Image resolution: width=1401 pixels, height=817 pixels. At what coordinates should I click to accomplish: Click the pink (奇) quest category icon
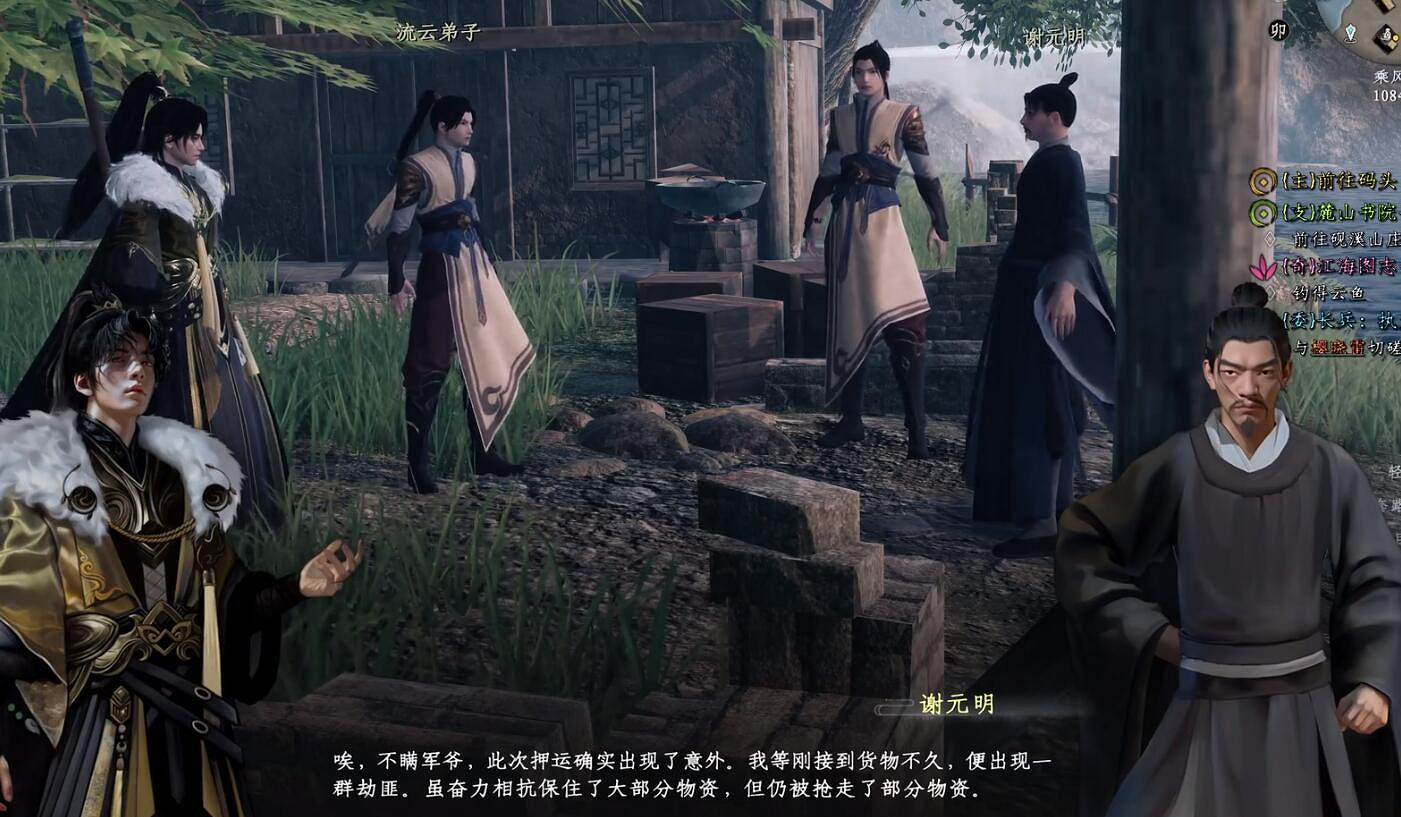1265,265
